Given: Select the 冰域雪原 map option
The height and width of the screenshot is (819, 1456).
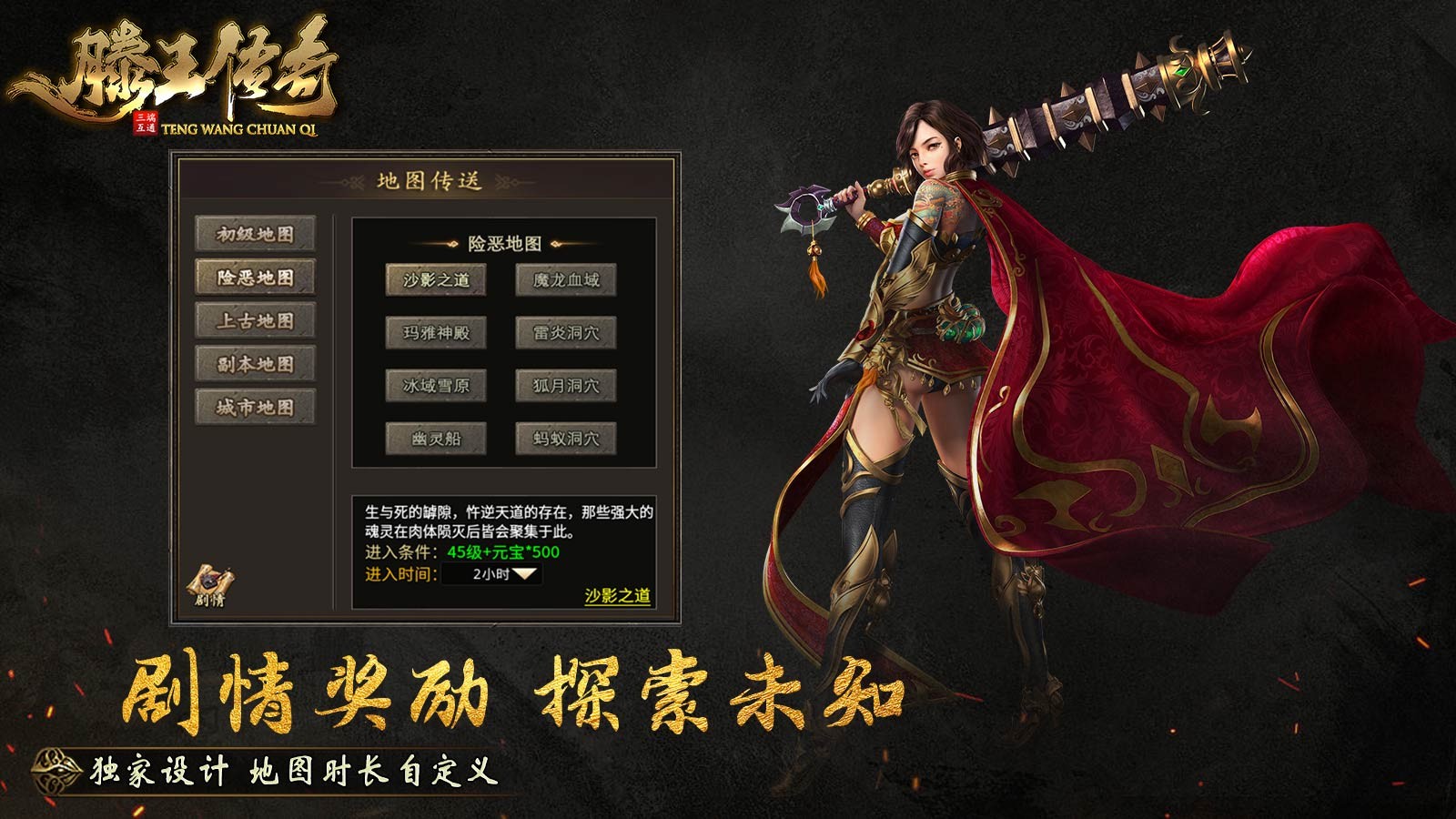Looking at the screenshot, I should point(435,384).
